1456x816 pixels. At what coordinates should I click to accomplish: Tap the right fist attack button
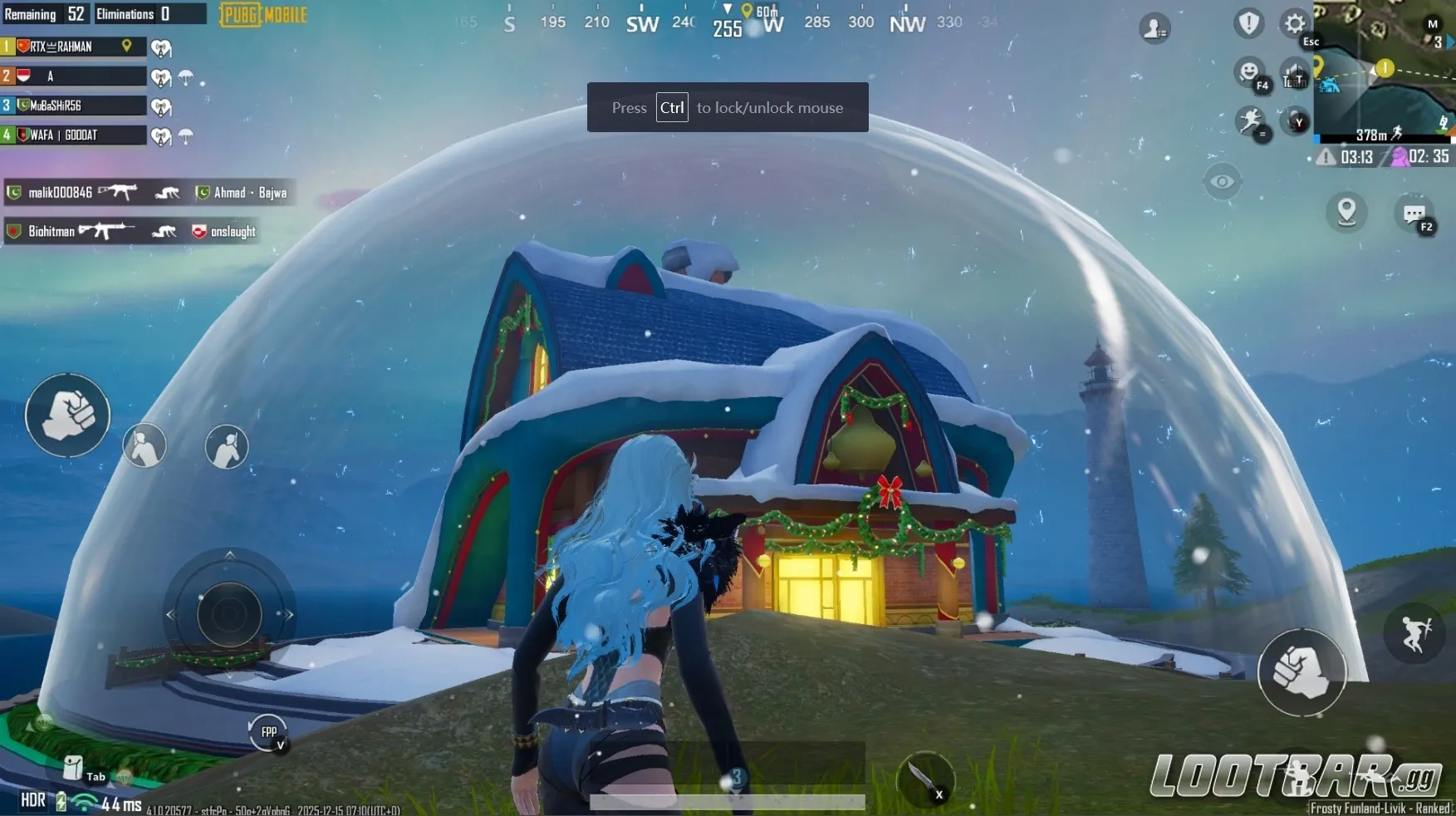click(x=1302, y=673)
